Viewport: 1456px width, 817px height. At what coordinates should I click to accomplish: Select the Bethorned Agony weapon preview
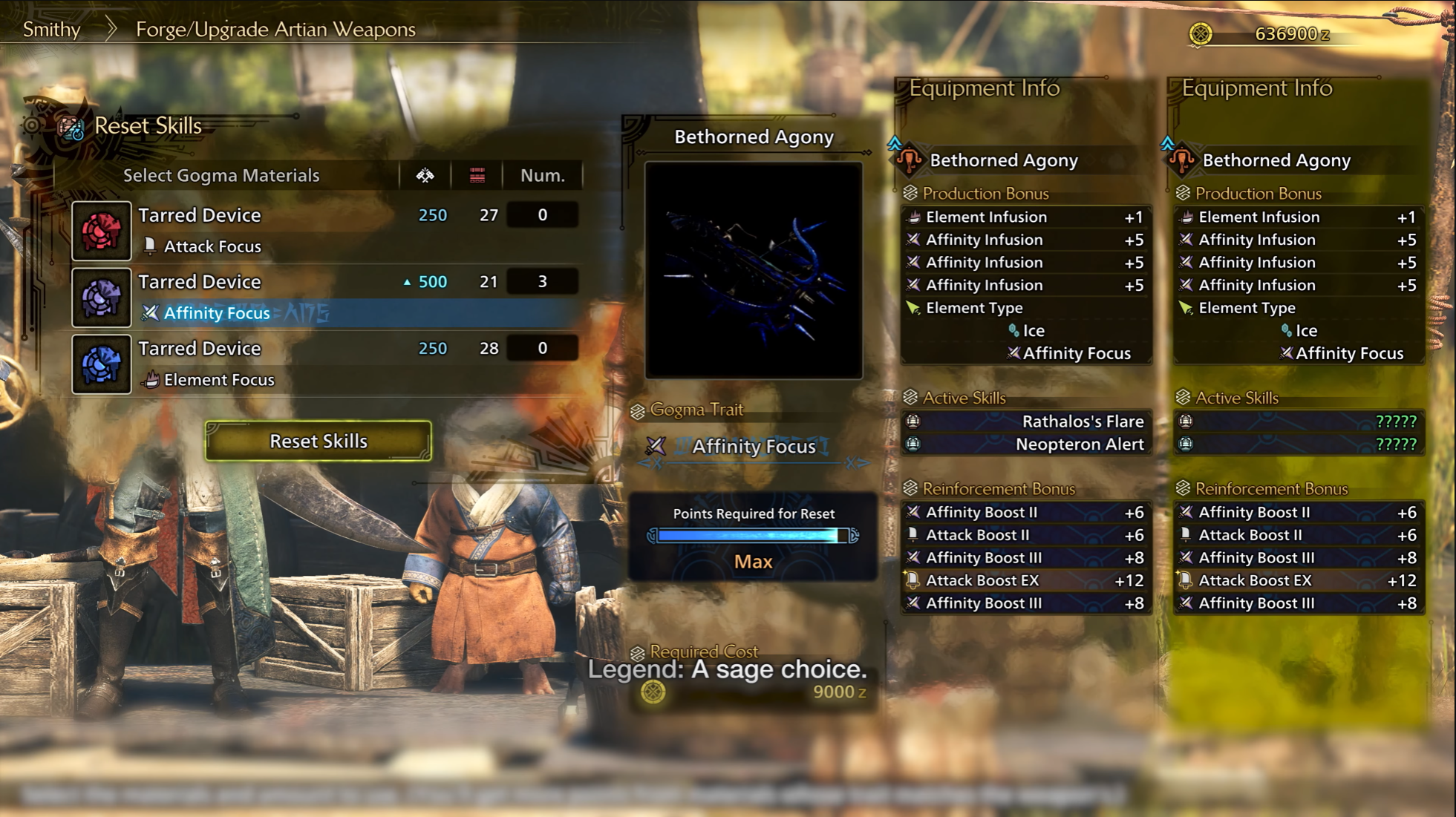tap(754, 270)
